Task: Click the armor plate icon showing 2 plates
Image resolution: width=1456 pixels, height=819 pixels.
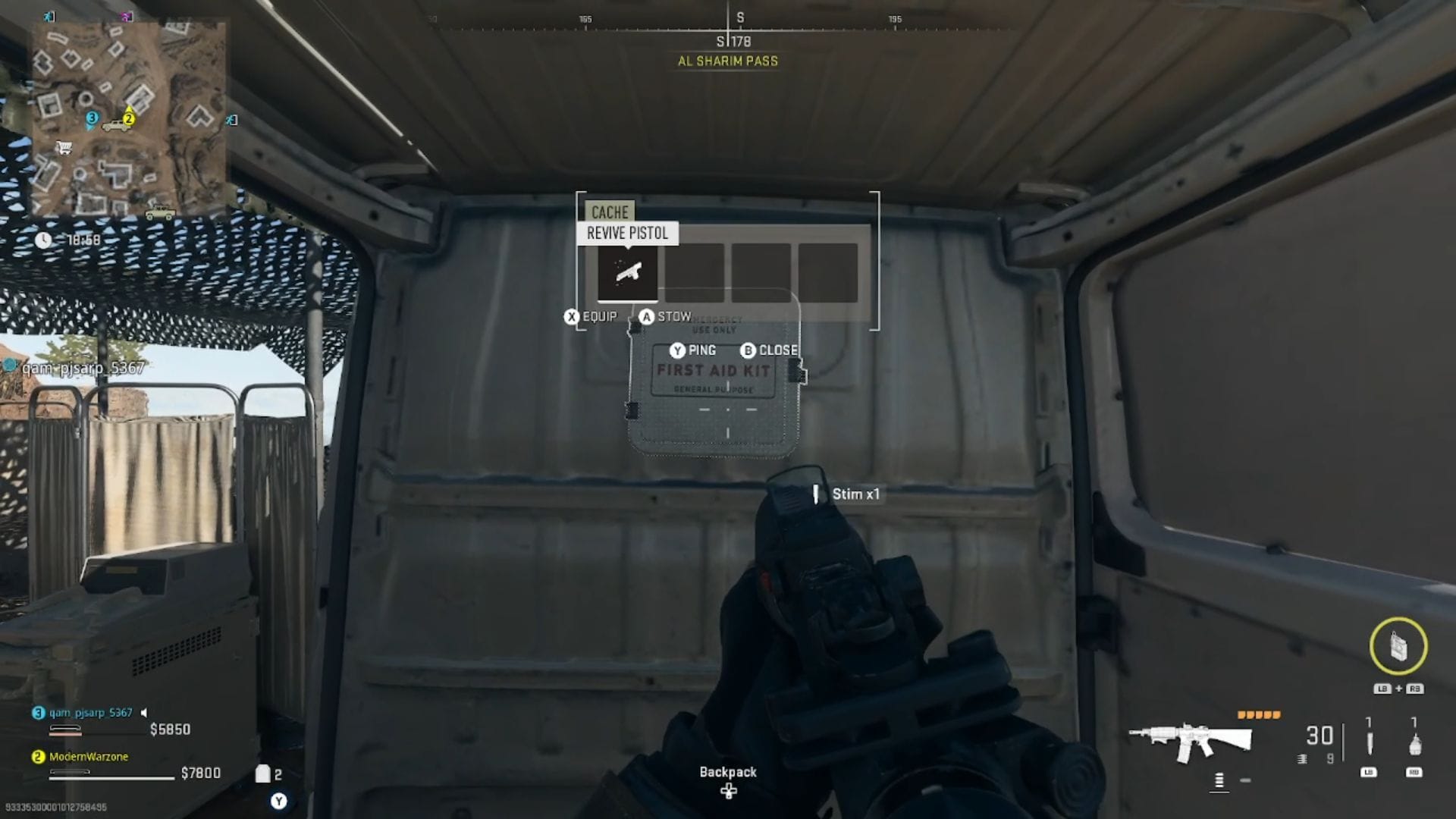Action: (x=265, y=772)
